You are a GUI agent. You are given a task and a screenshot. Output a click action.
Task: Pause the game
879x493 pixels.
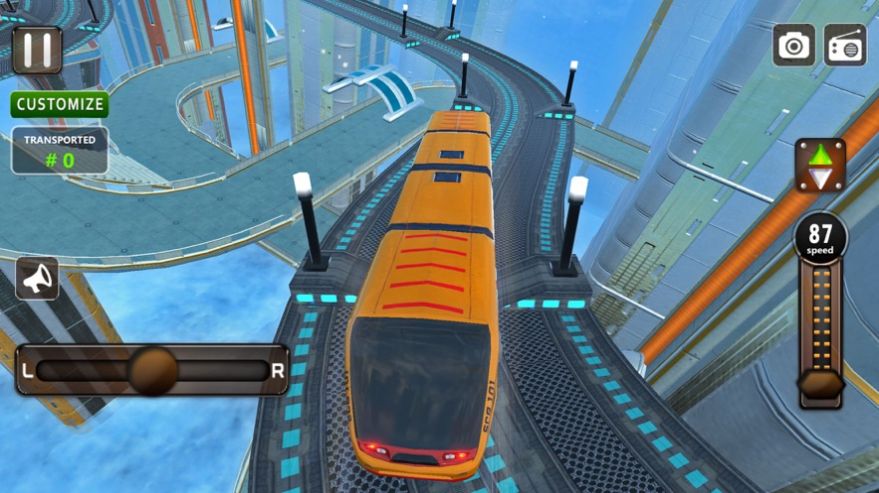37,49
